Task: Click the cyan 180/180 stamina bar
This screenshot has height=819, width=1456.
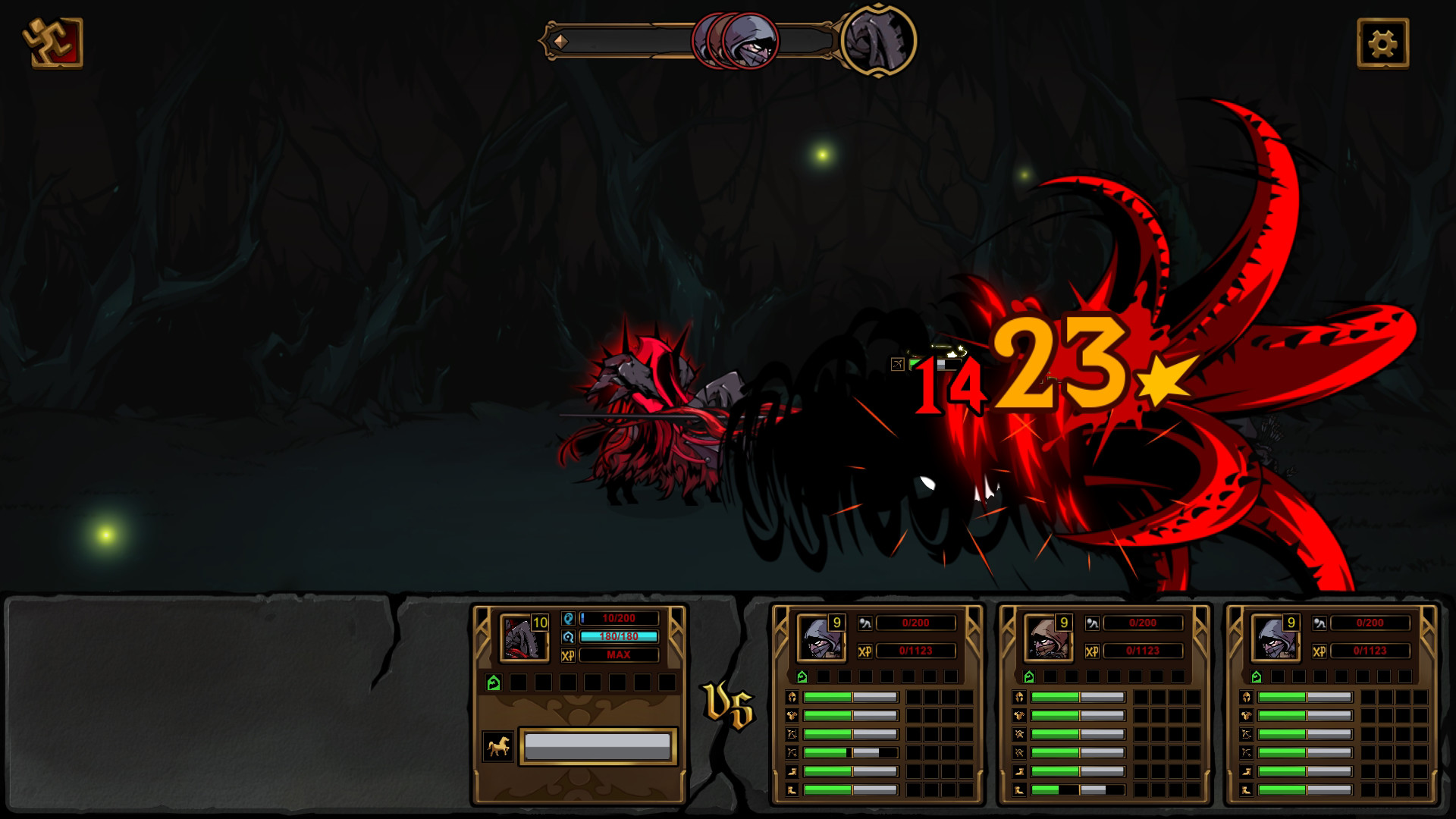Action: 618,637
